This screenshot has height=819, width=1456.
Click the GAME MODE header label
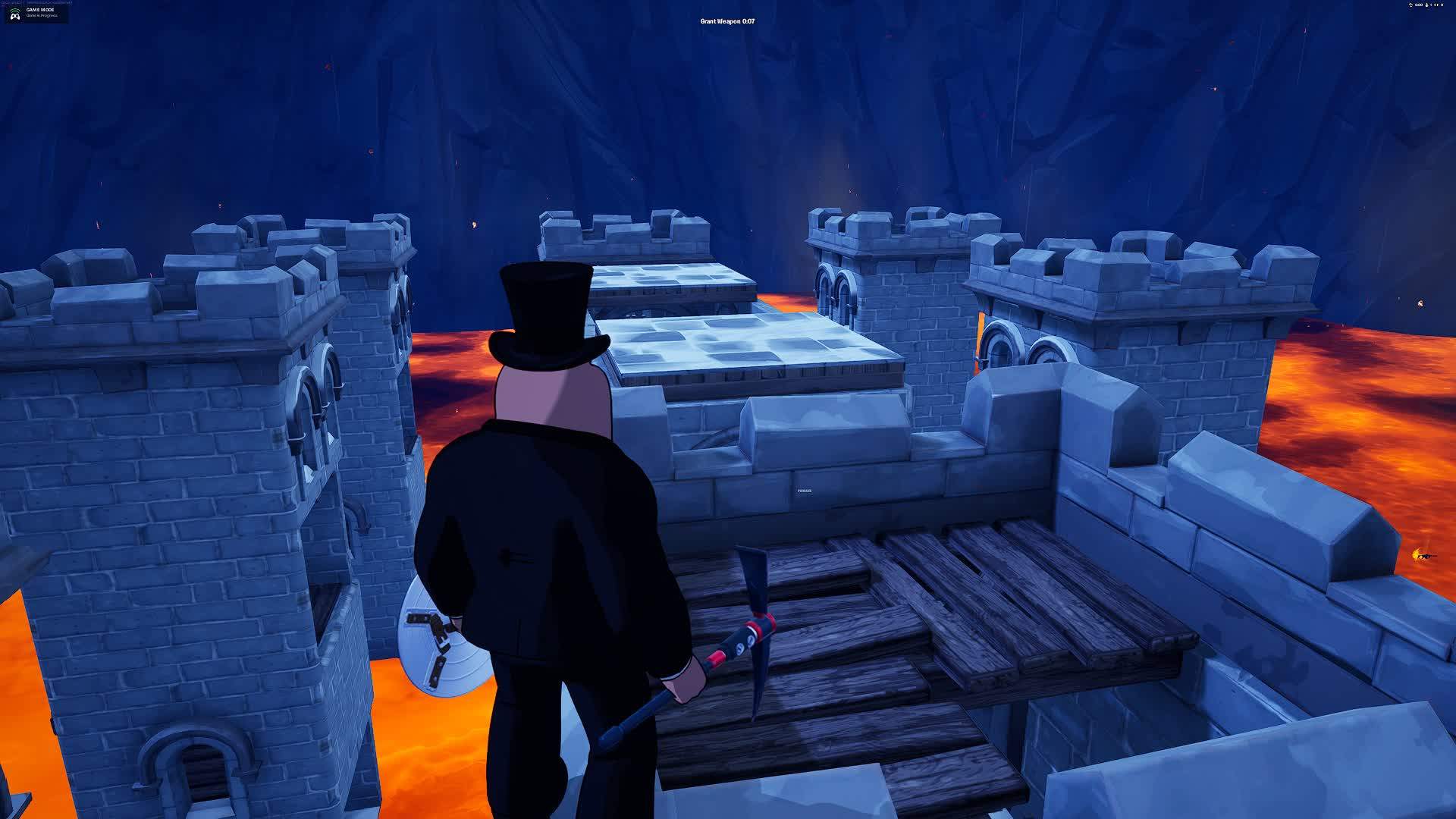[41, 10]
